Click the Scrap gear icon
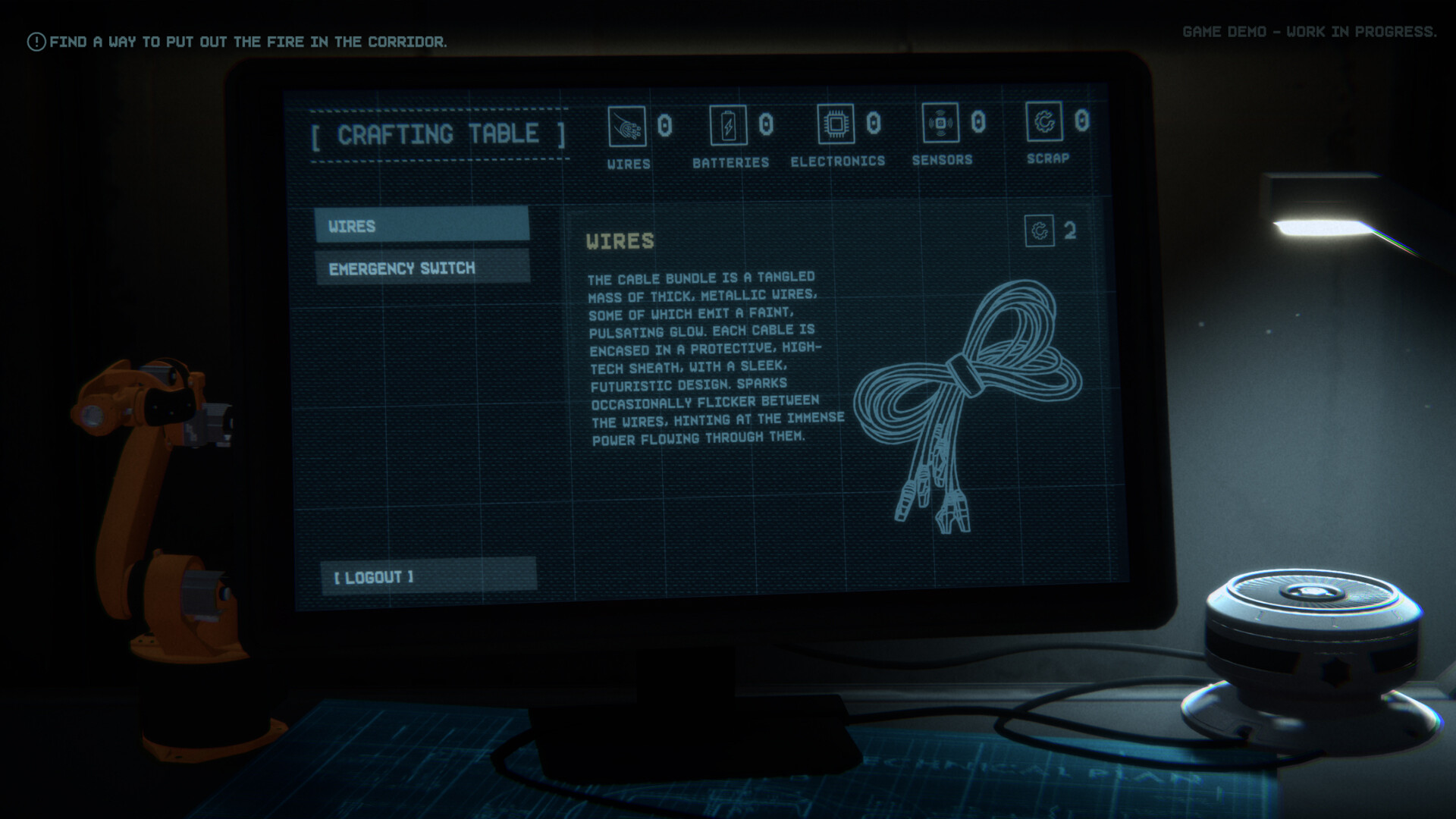 coord(1046,121)
